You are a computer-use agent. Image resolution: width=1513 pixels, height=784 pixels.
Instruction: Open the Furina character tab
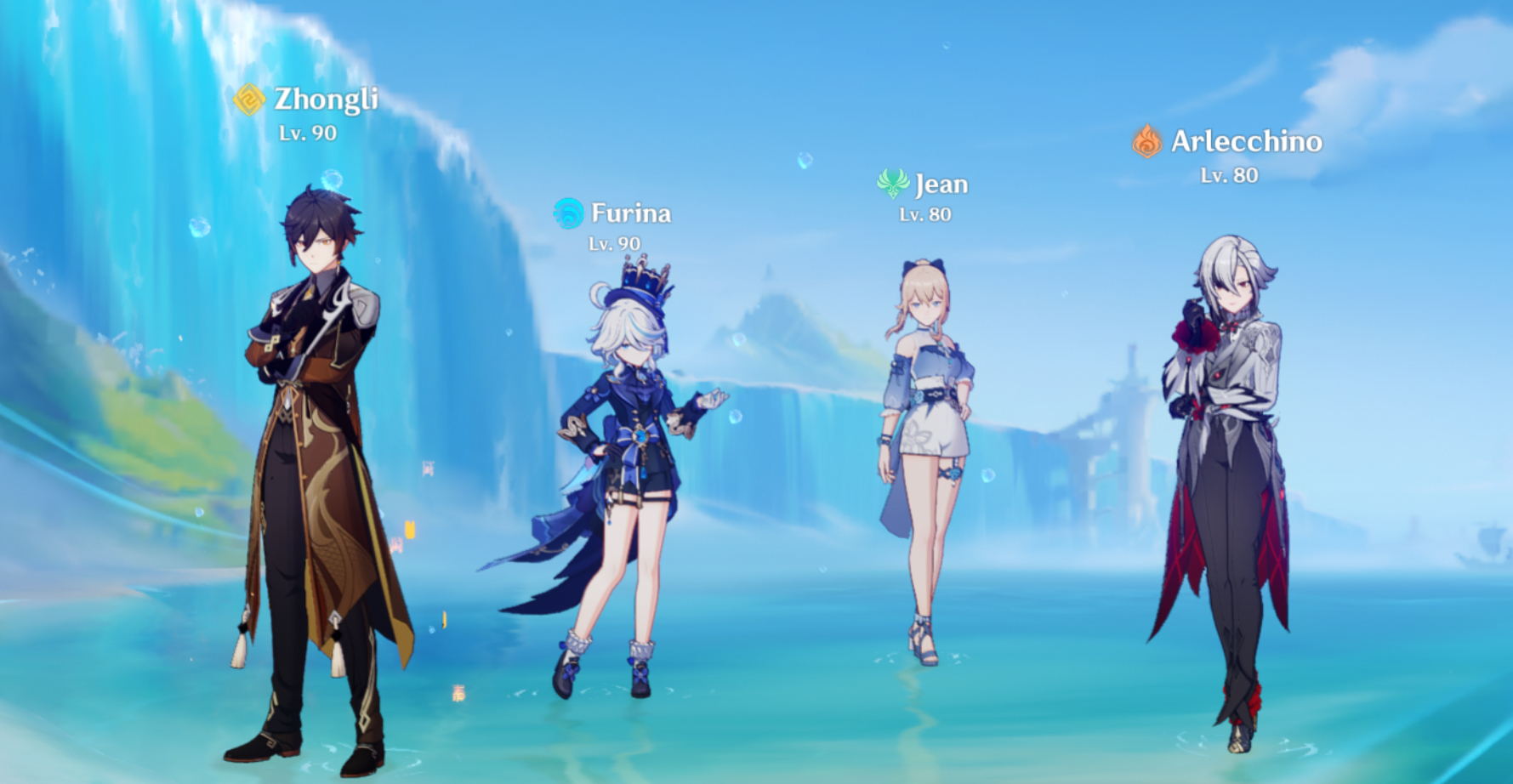(x=630, y=213)
